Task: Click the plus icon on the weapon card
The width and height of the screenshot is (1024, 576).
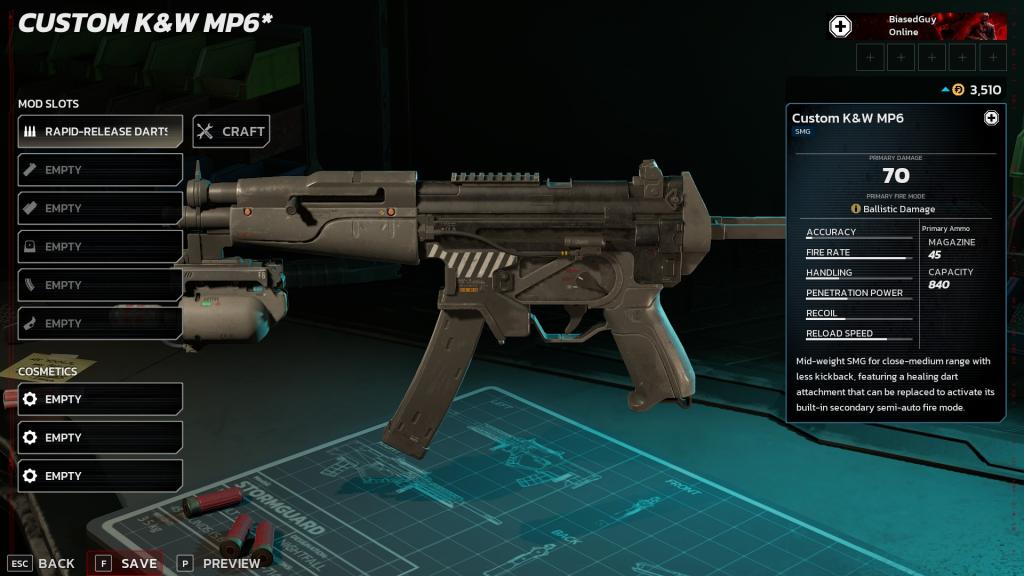Action: tap(991, 118)
